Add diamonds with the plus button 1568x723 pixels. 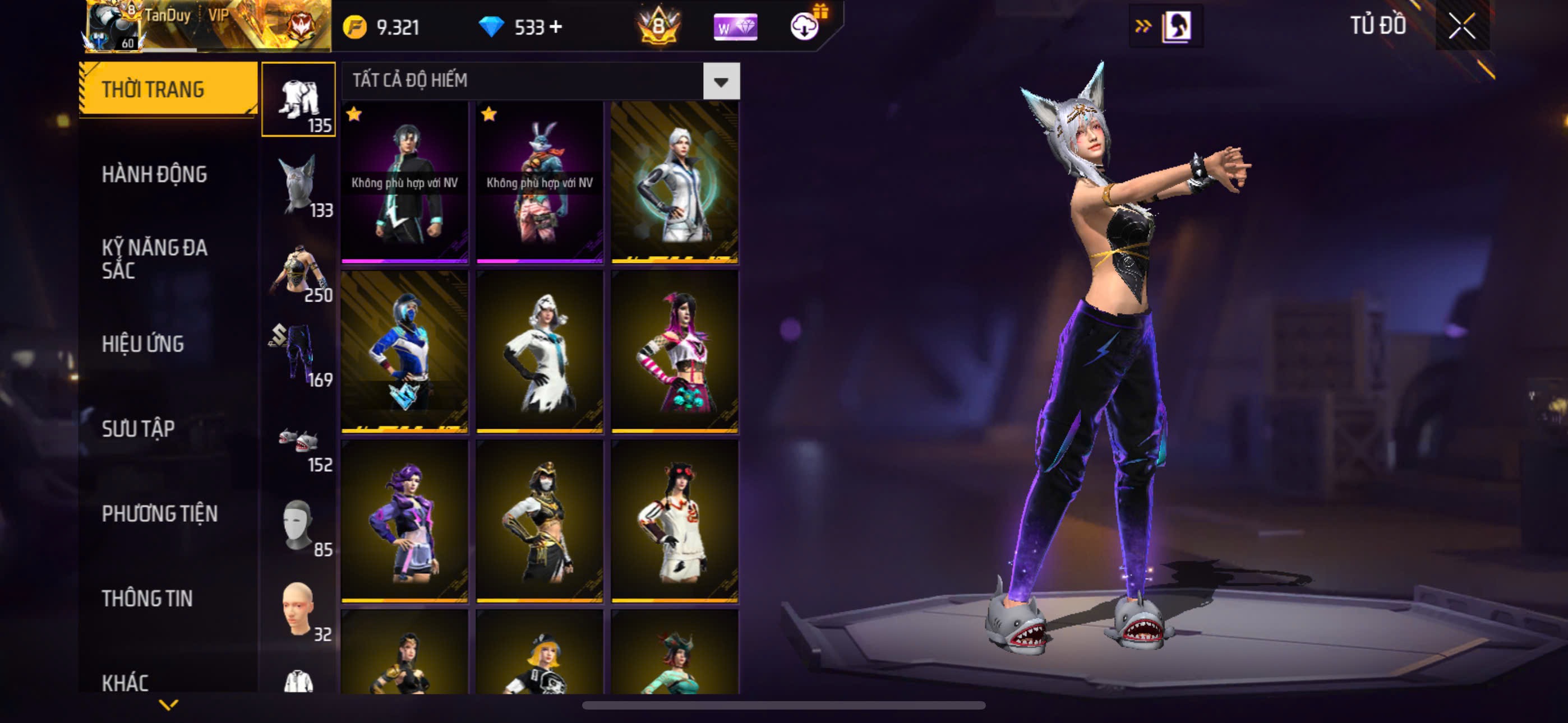pyautogui.click(x=555, y=27)
